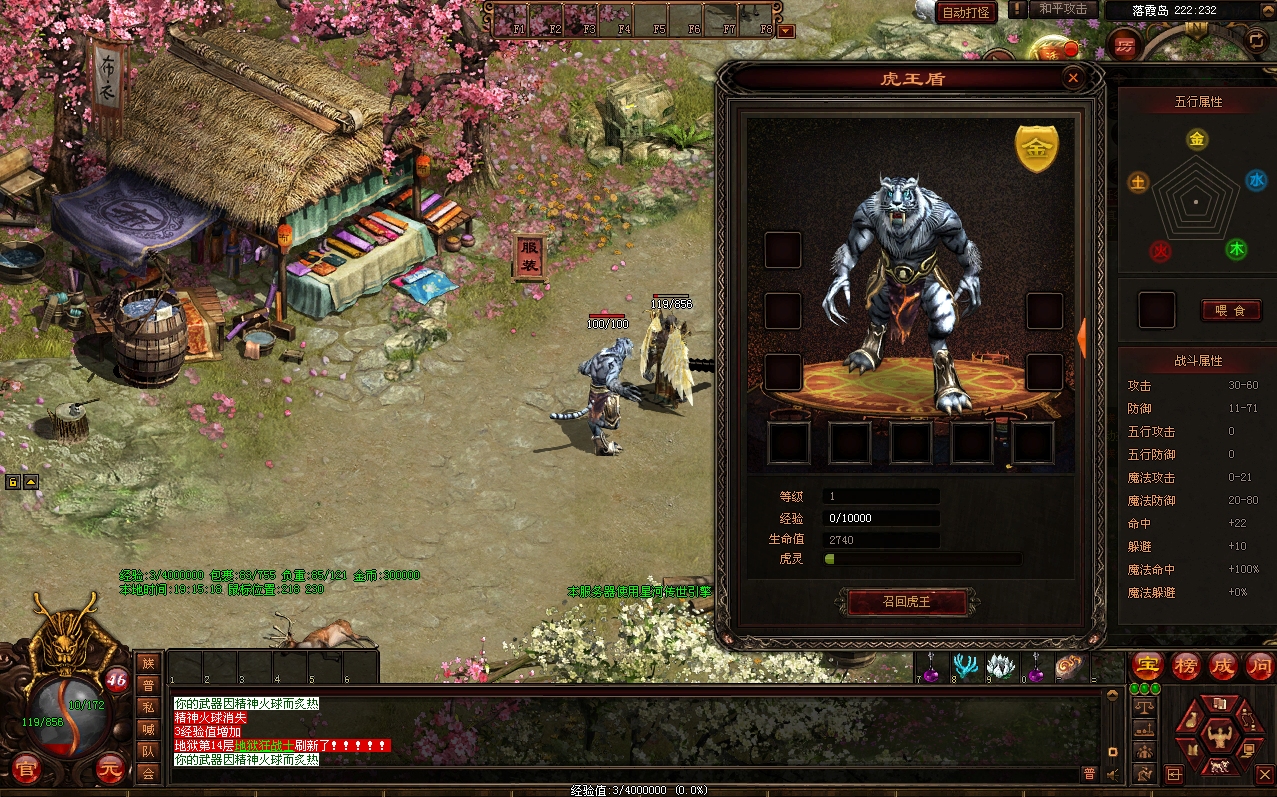Open character panel via muscular figure icon
Image resolution: width=1277 pixels, height=797 pixels.
click(1218, 738)
